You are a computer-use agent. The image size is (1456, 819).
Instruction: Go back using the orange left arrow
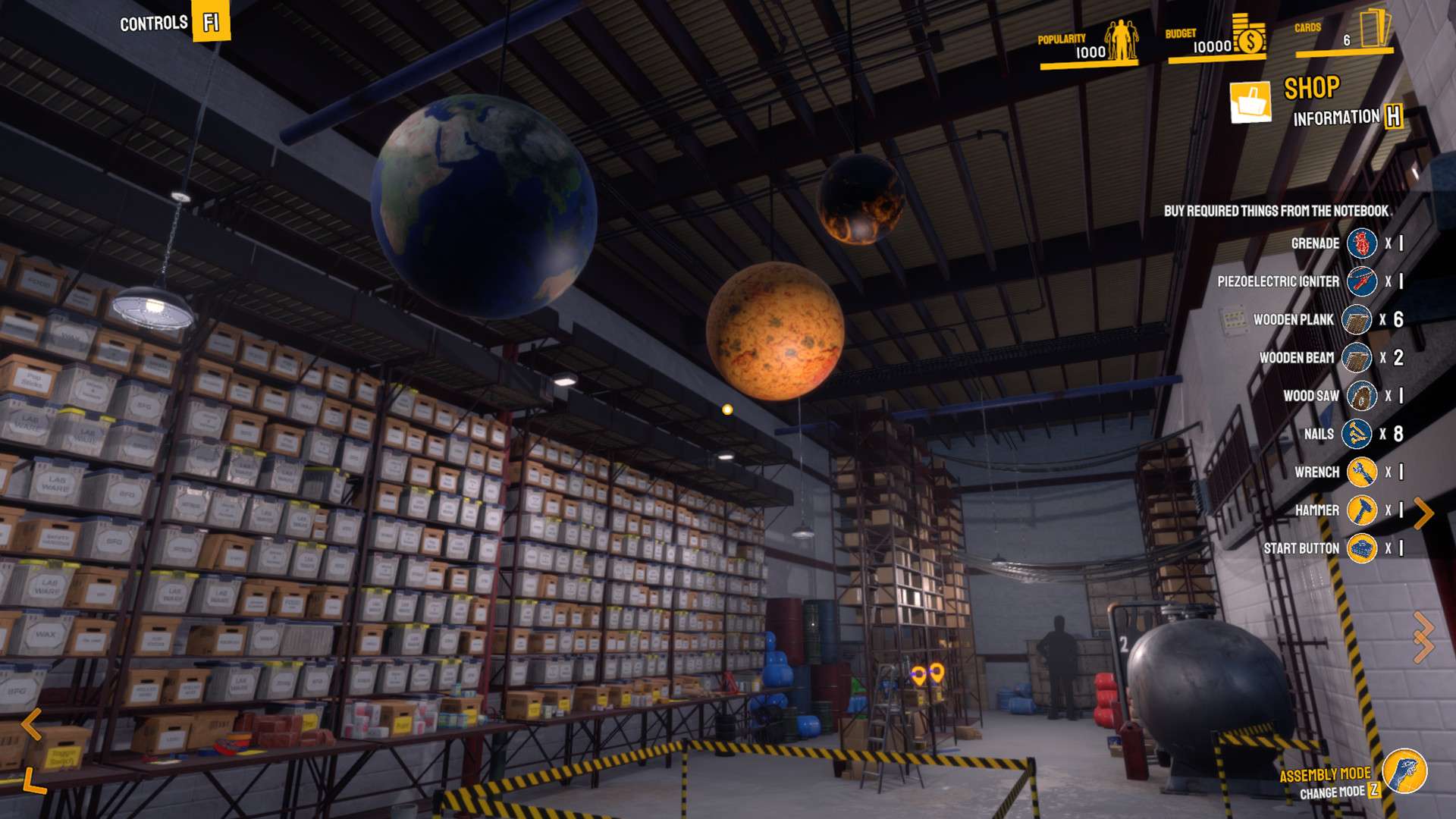tap(30, 725)
